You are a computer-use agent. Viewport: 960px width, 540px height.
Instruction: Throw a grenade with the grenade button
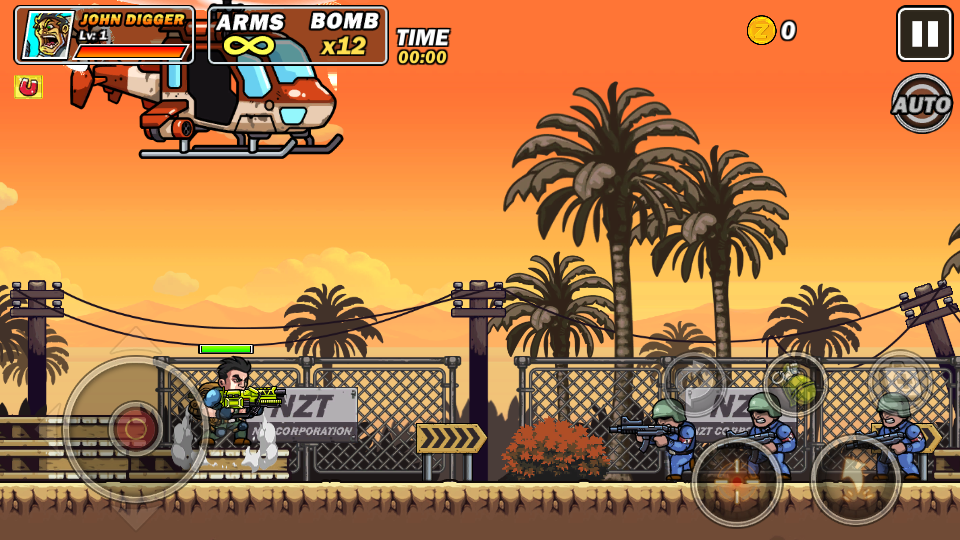pyautogui.click(x=795, y=384)
